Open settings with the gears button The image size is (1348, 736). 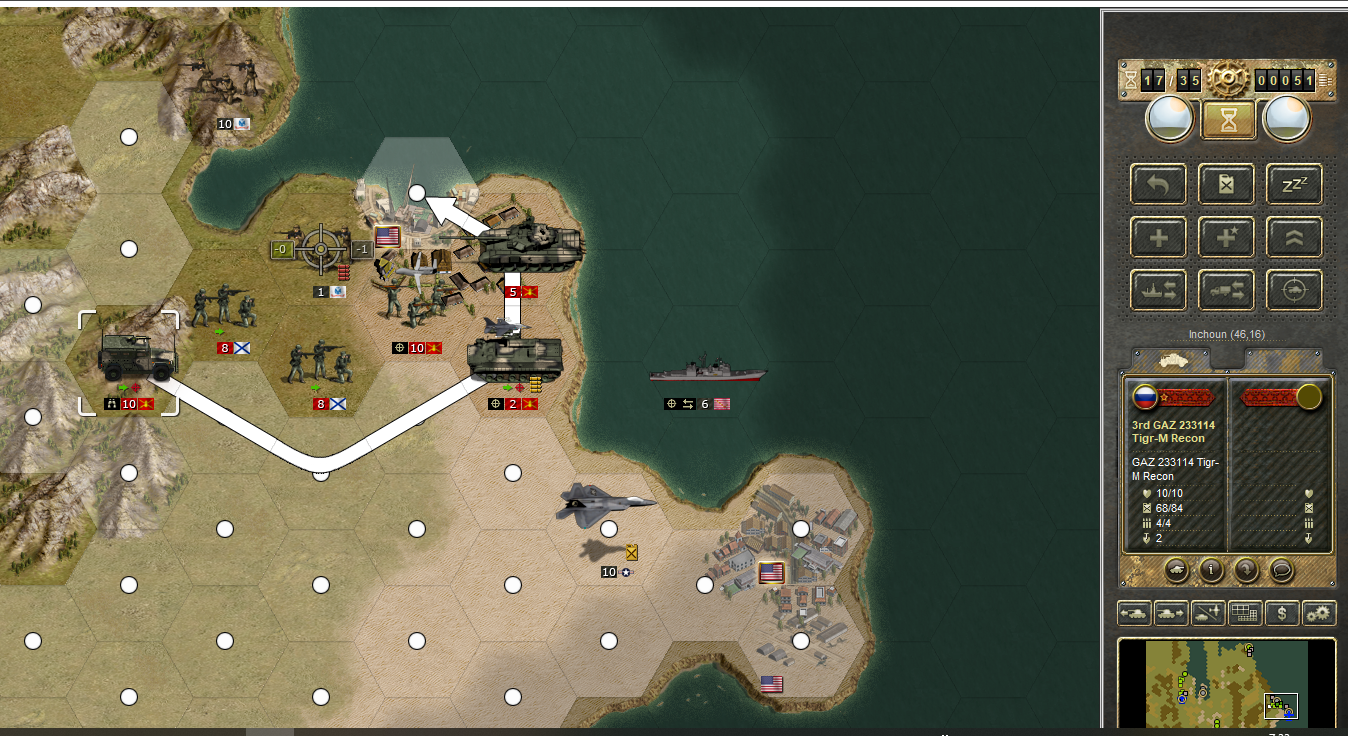click(x=1319, y=613)
